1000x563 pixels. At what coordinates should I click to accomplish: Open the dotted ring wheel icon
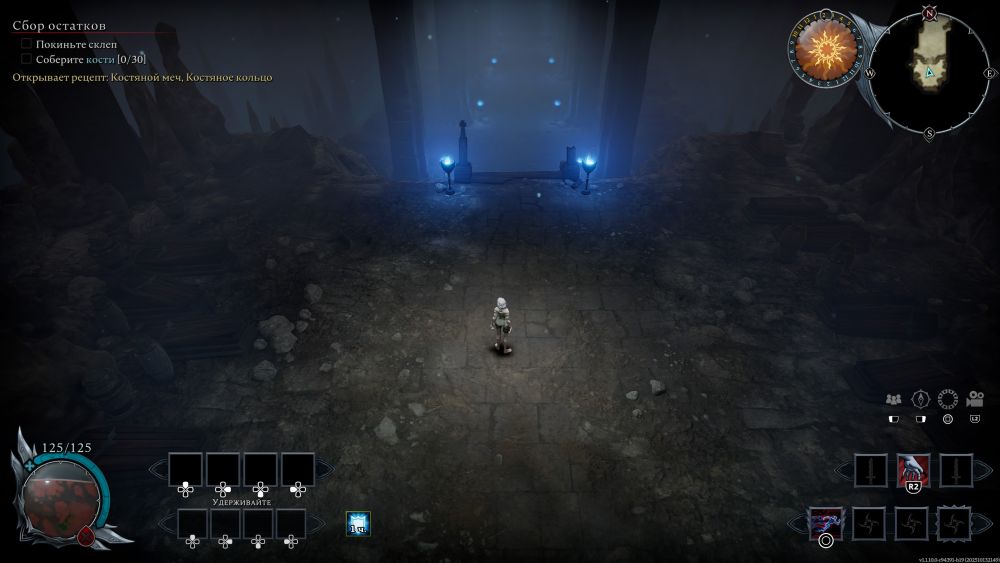[947, 399]
